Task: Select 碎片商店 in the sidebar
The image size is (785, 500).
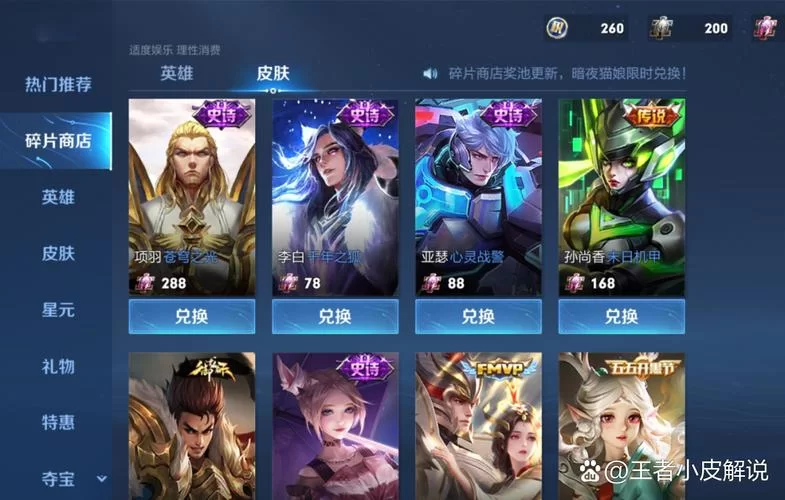Action: coord(58,141)
